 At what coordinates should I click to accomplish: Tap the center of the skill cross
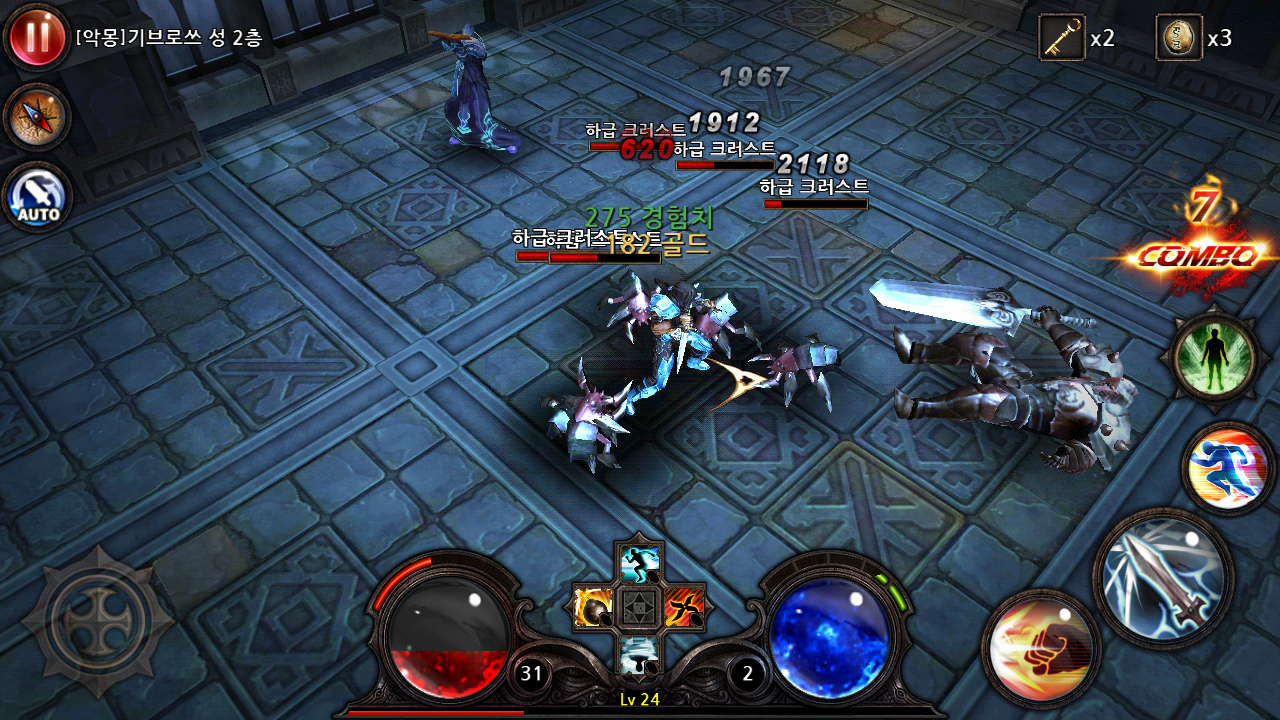[638, 607]
